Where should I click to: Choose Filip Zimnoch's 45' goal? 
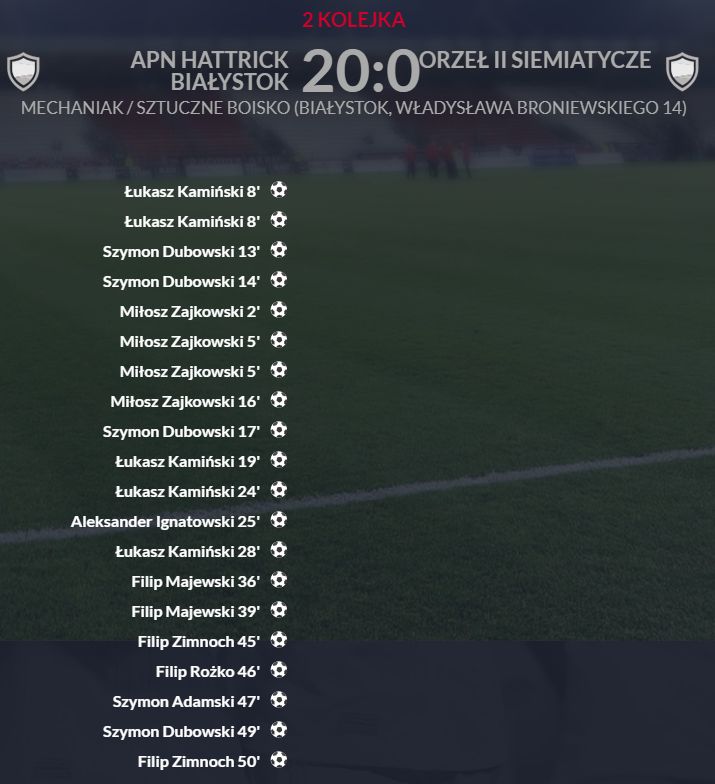coord(198,641)
